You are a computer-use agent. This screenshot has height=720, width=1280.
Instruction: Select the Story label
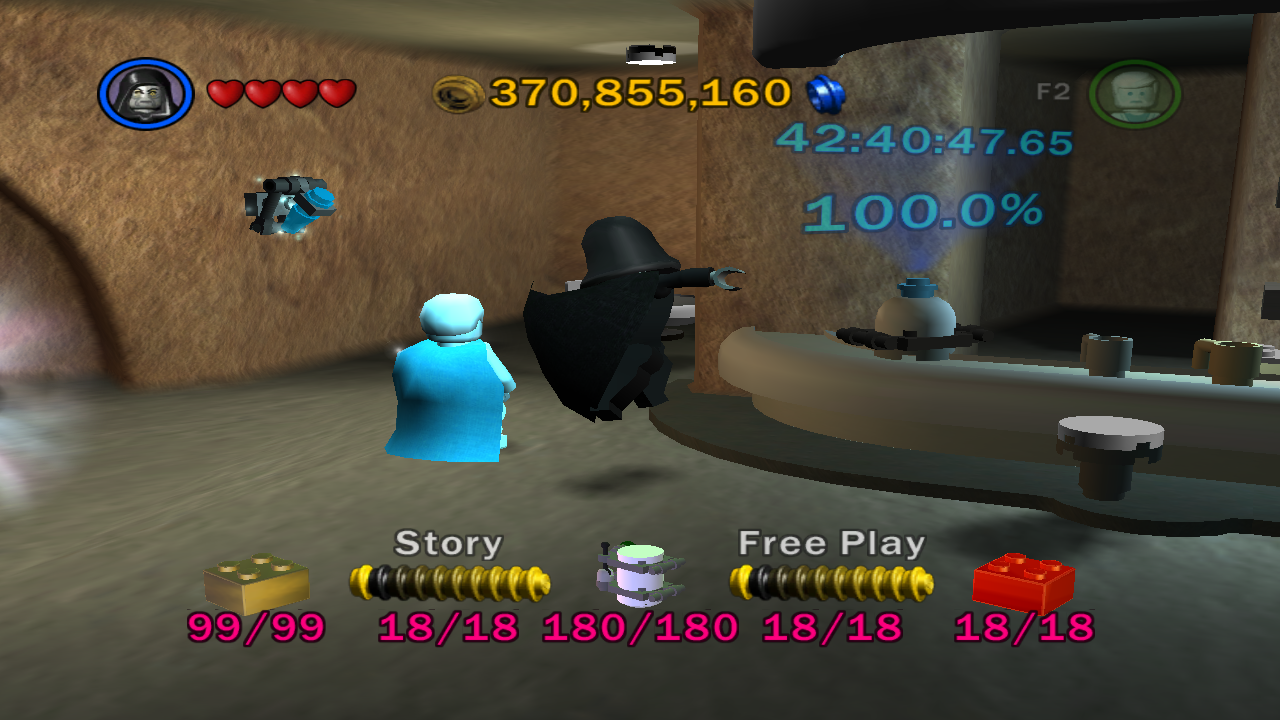click(449, 543)
